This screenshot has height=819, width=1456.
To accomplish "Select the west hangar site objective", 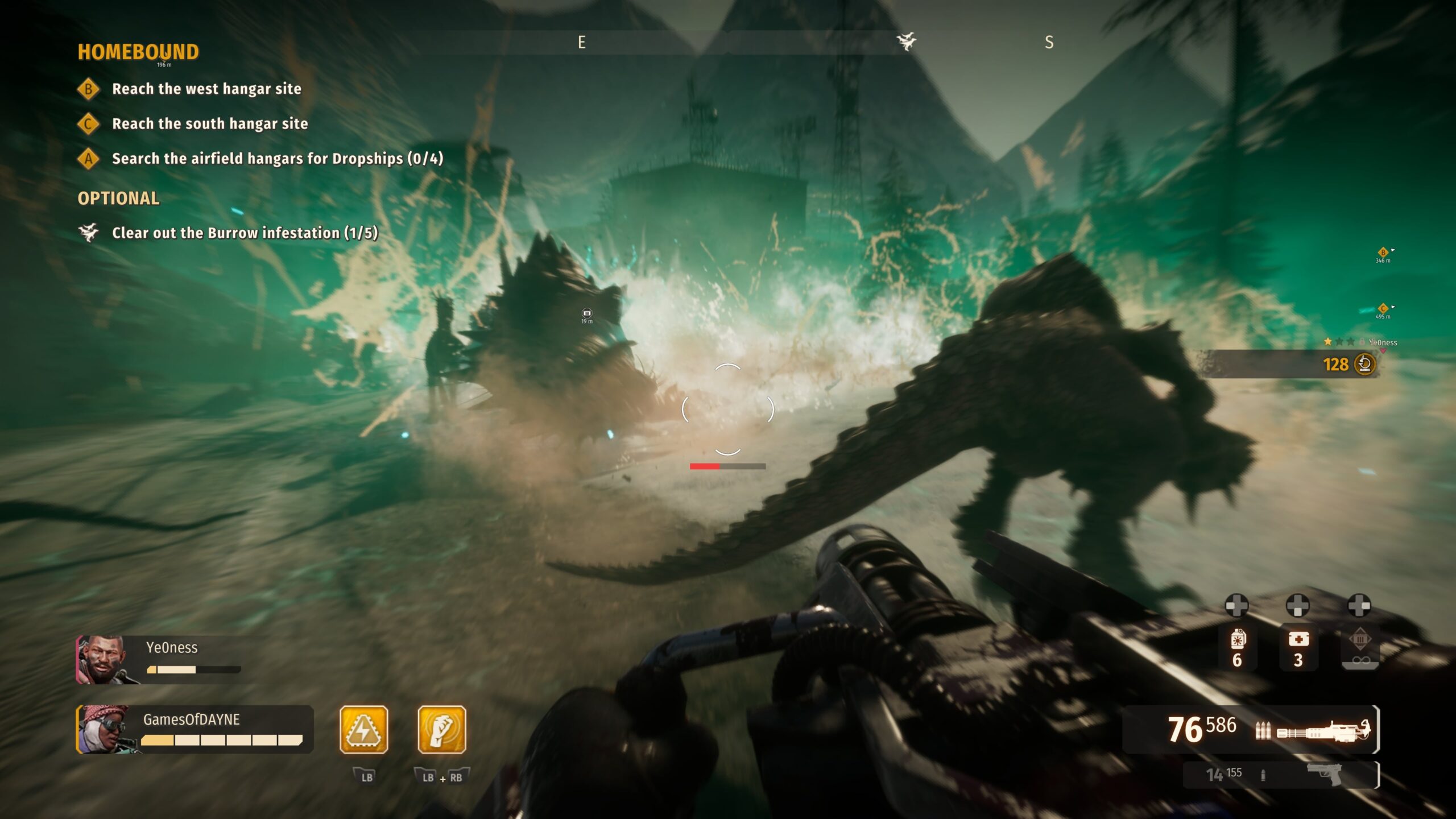I will pos(206,89).
